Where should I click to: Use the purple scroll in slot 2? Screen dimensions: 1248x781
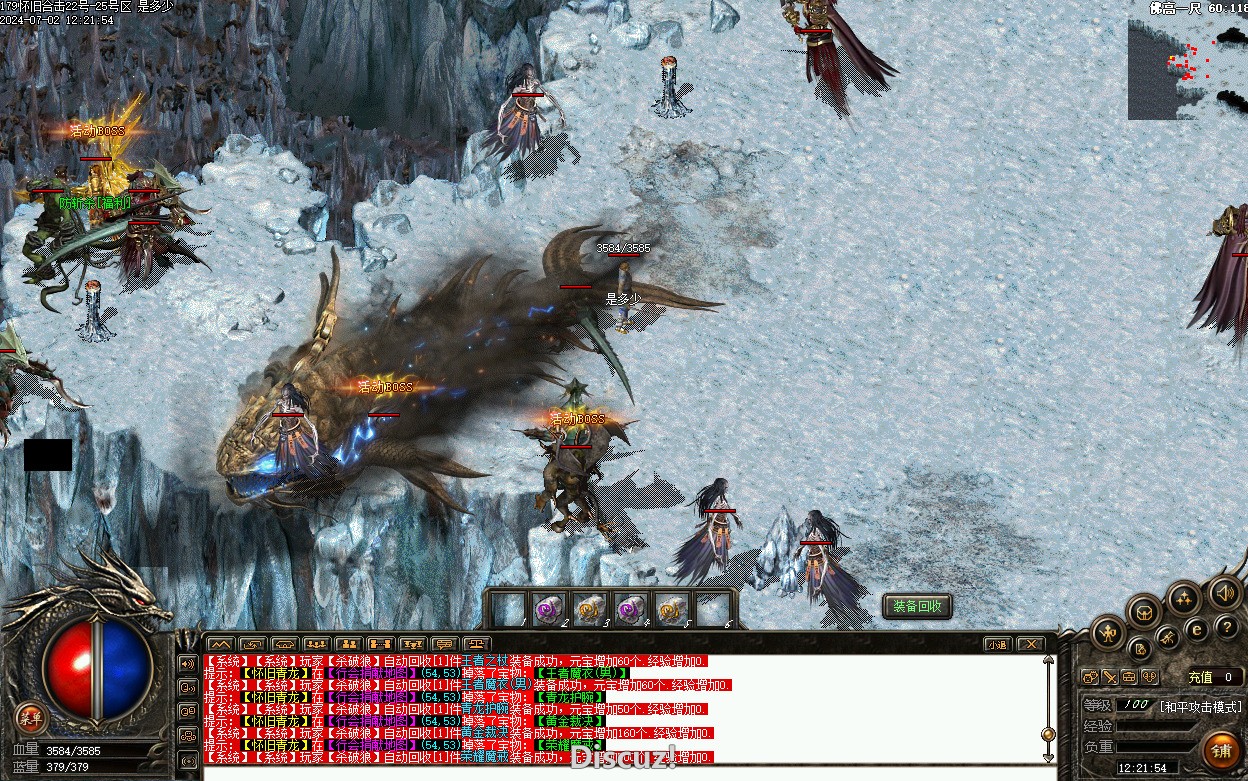coord(547,609)
